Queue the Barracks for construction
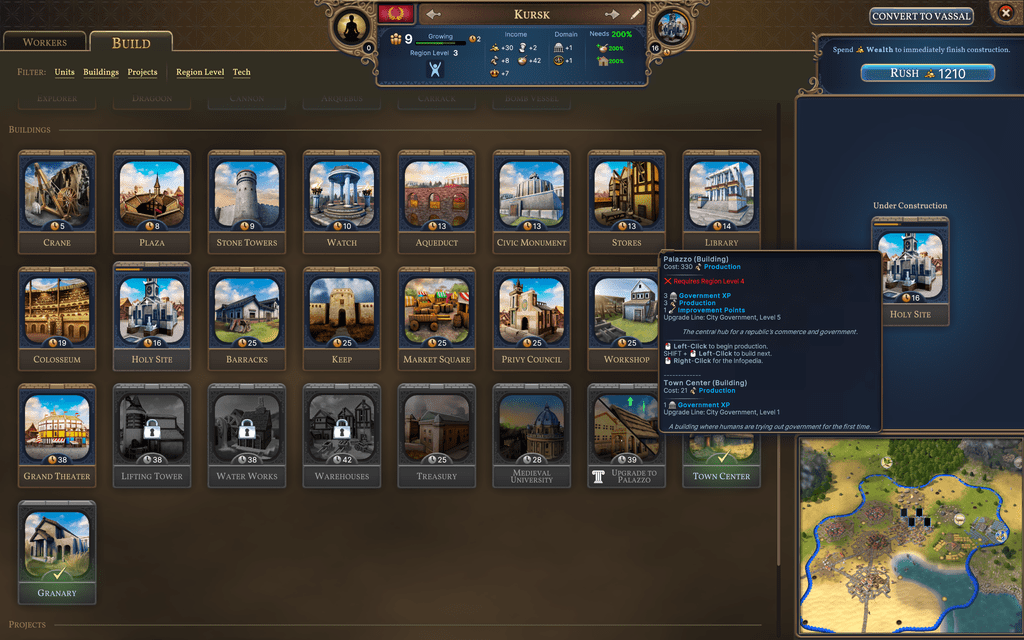Viewport: 1024px width, 640px height. (x=247, y=317)
